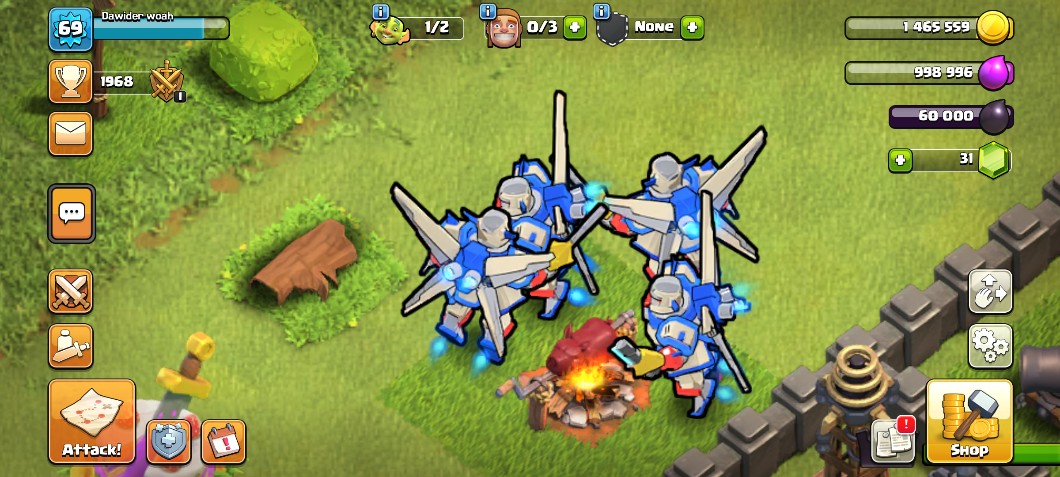This screenshot has height=477, width=1060.
Task: Open the events calendar button
Action: (x=223, y=441)
